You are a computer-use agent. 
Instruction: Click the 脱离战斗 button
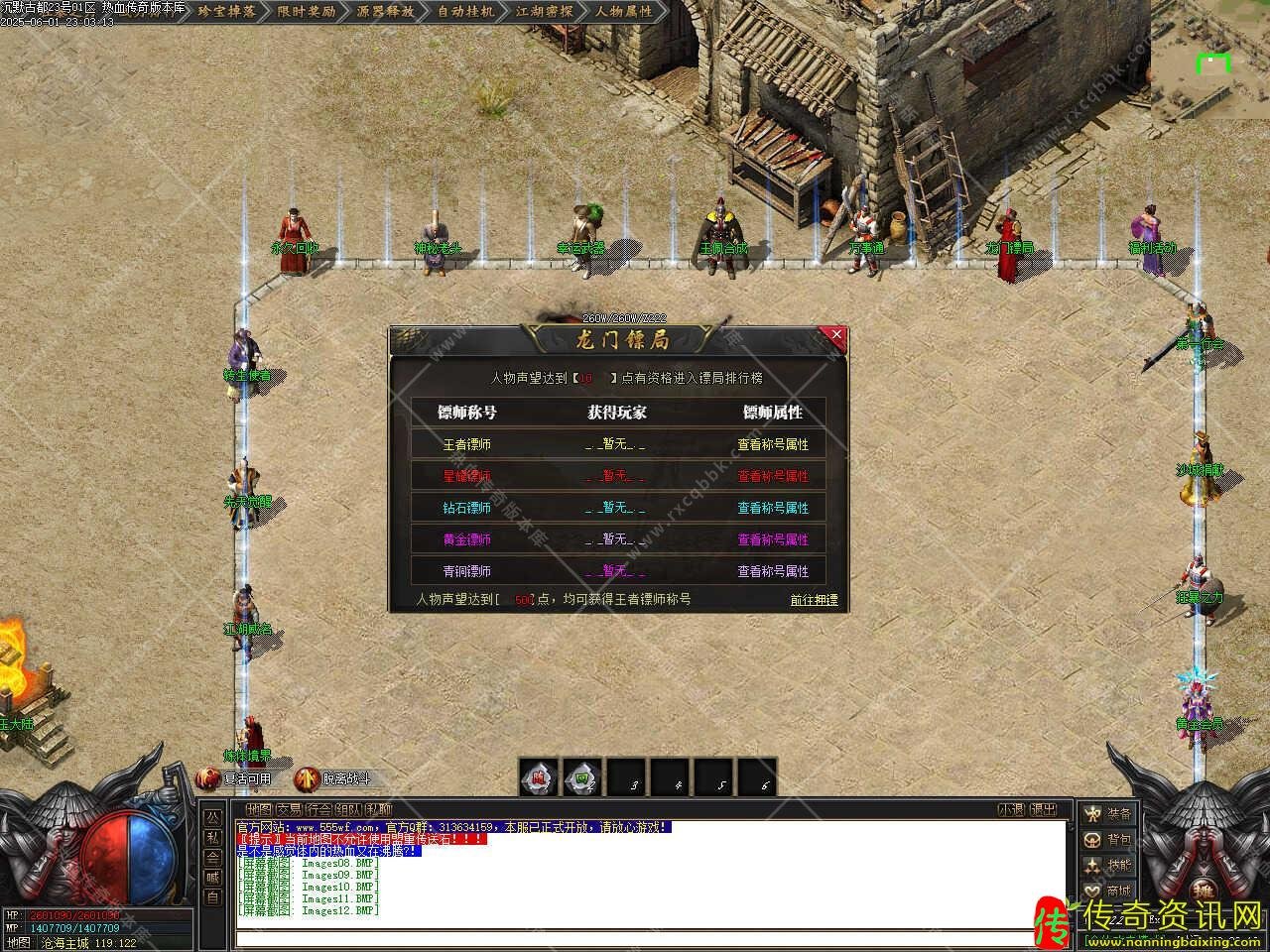334,778
